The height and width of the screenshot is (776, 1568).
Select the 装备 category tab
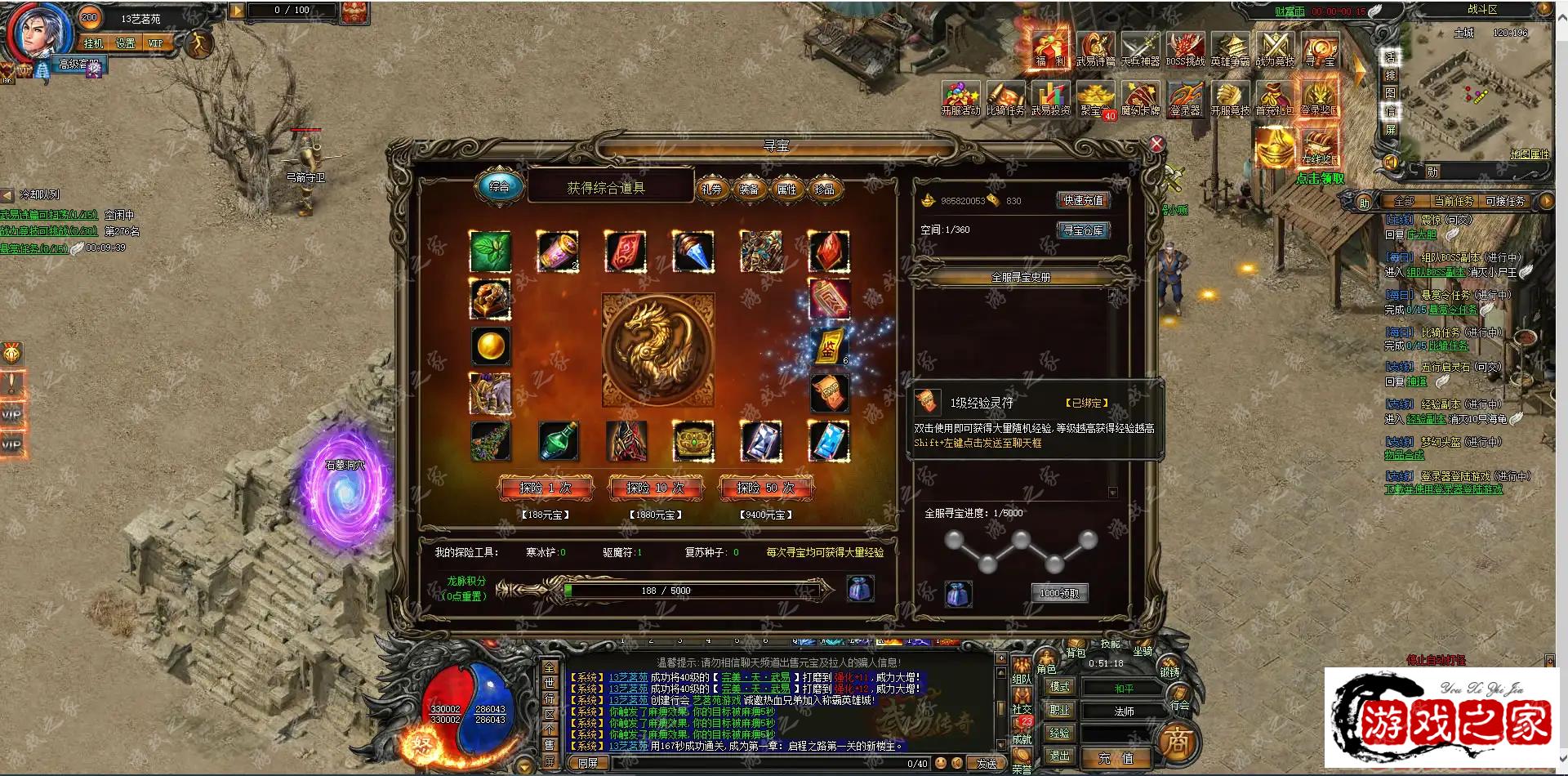coord(750,190)
